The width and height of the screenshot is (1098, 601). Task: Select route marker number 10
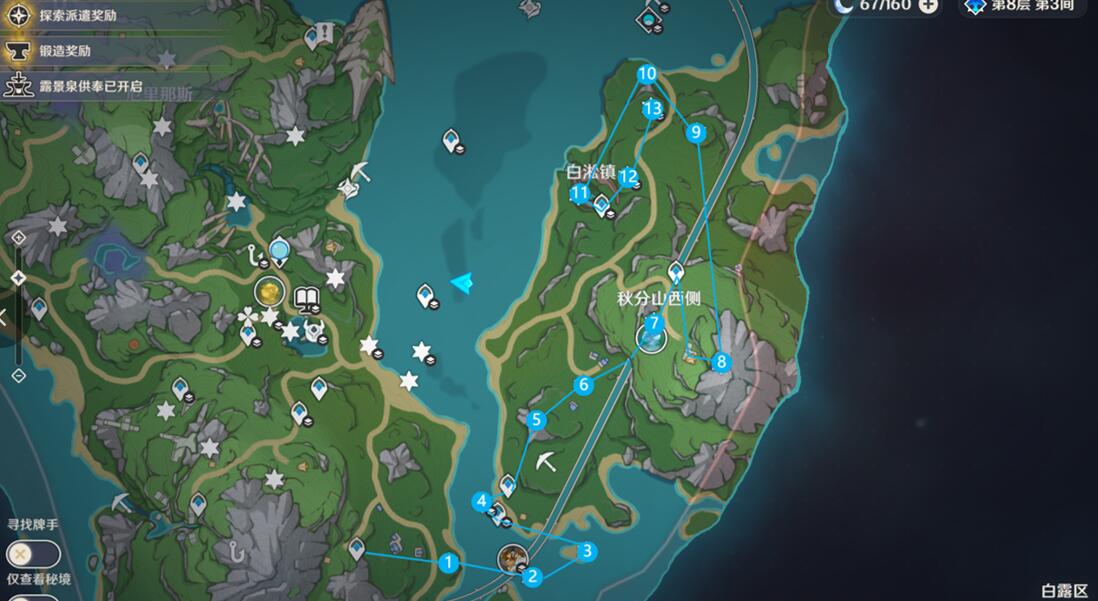point(647,73)
